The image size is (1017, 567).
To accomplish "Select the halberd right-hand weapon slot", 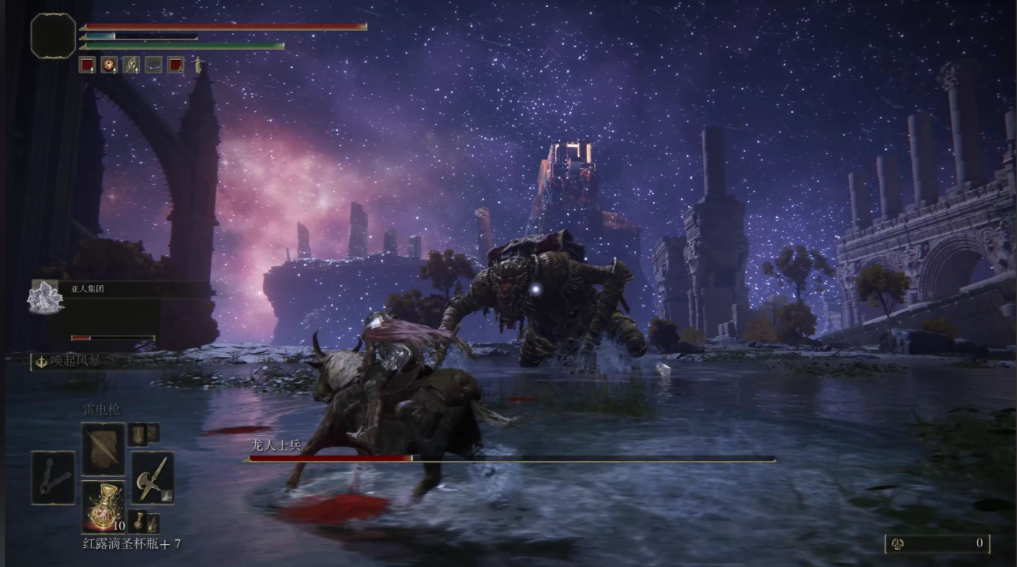I will (152, 477).
